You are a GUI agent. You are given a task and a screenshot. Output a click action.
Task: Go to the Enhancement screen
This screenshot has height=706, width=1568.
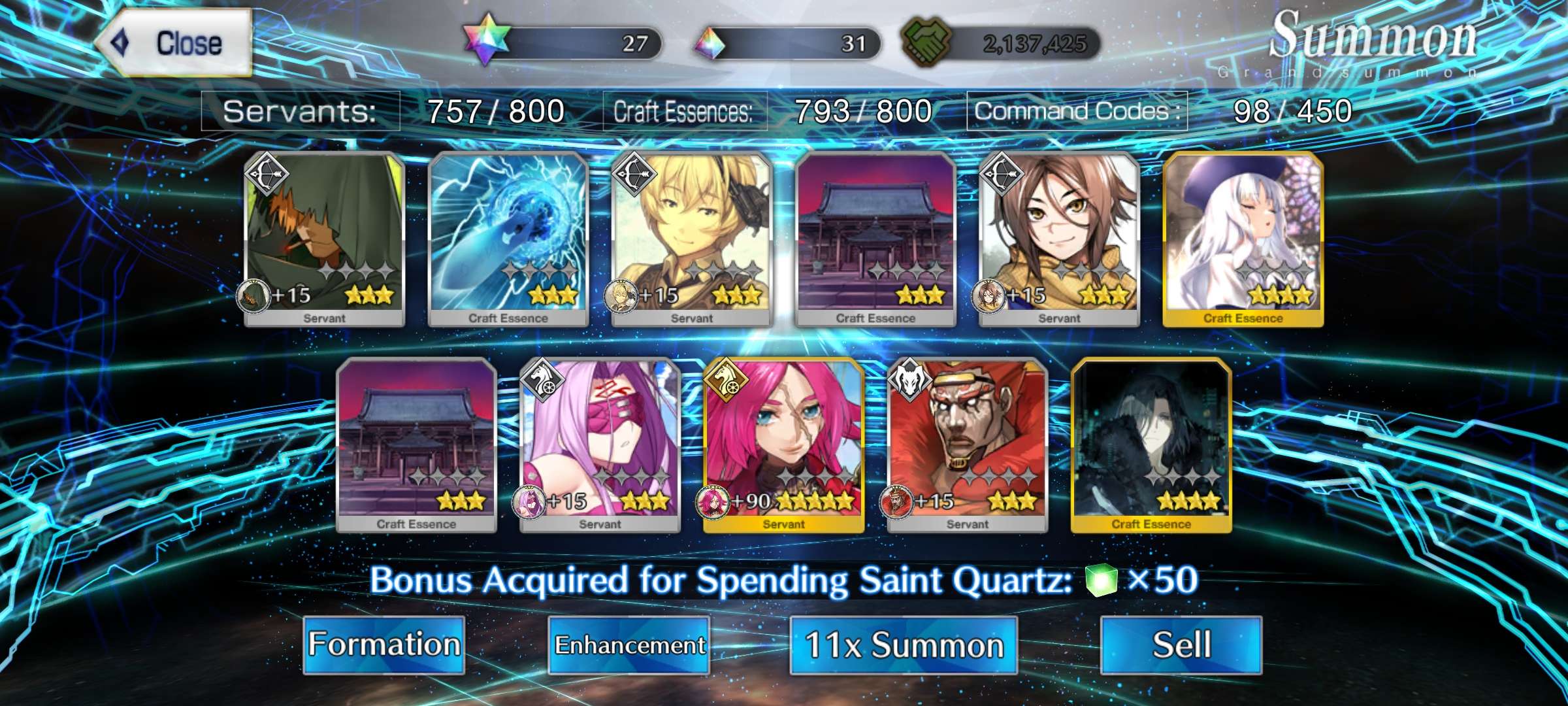[629, 645]
